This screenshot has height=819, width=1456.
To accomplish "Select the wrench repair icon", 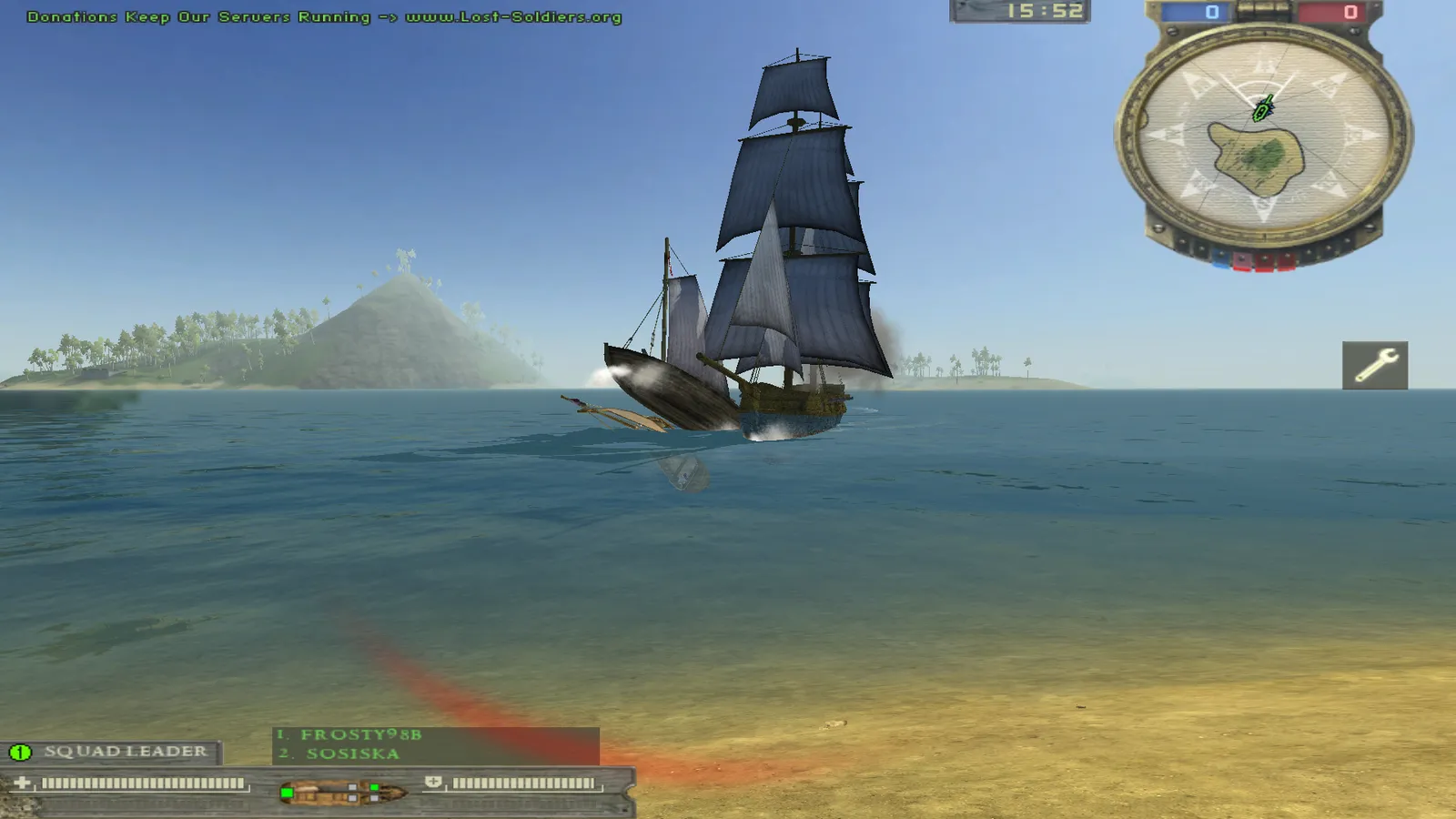I will [1374, 365].
